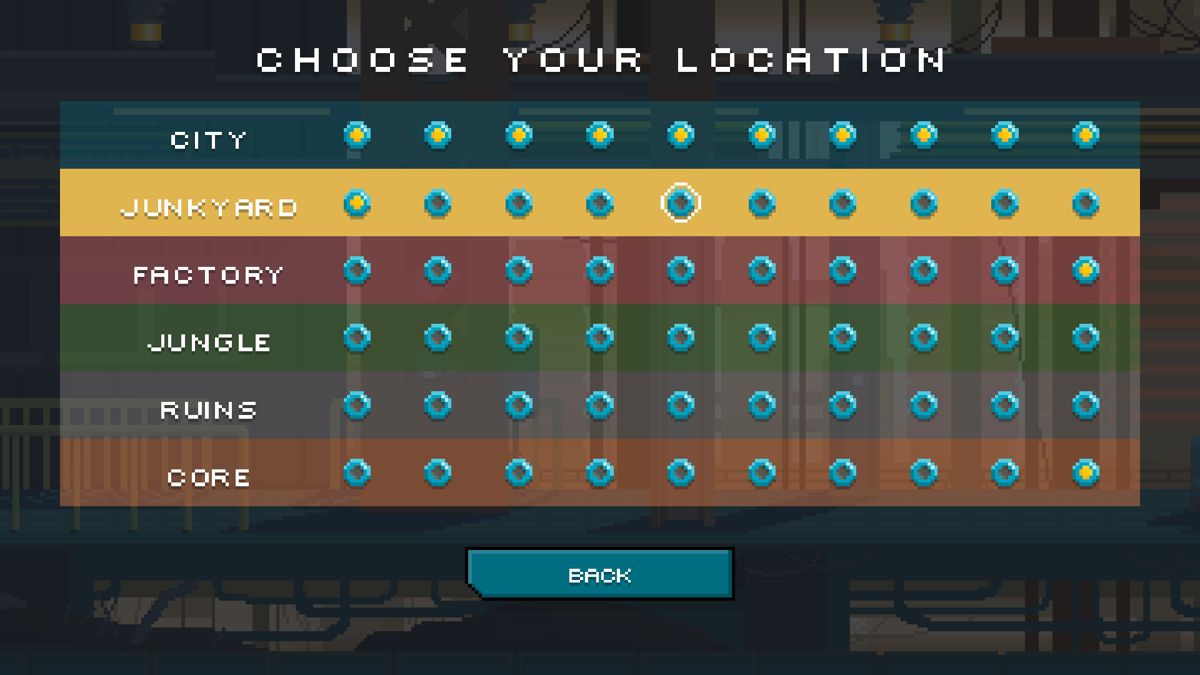Click the Ruins row label
This screenshot has height=675, width=1200.
209,410
